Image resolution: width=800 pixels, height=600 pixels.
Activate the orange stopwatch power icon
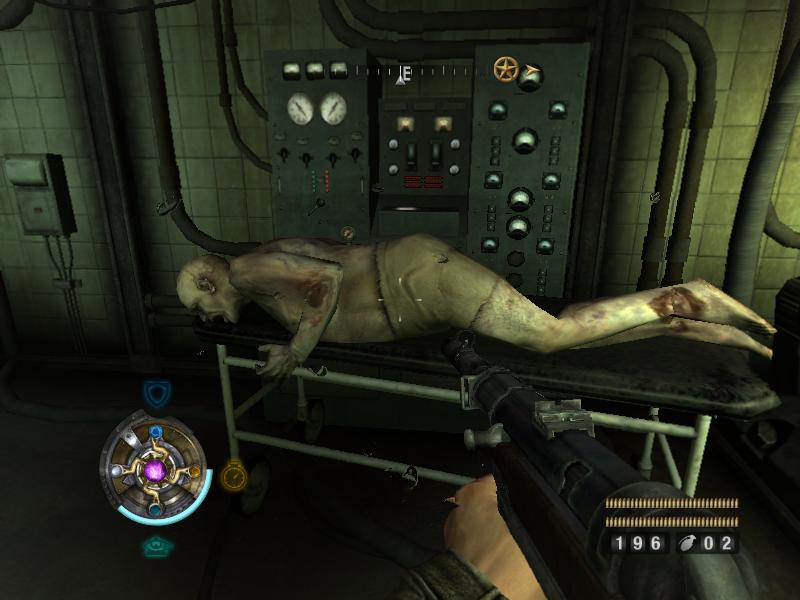[x=233, y=474]
